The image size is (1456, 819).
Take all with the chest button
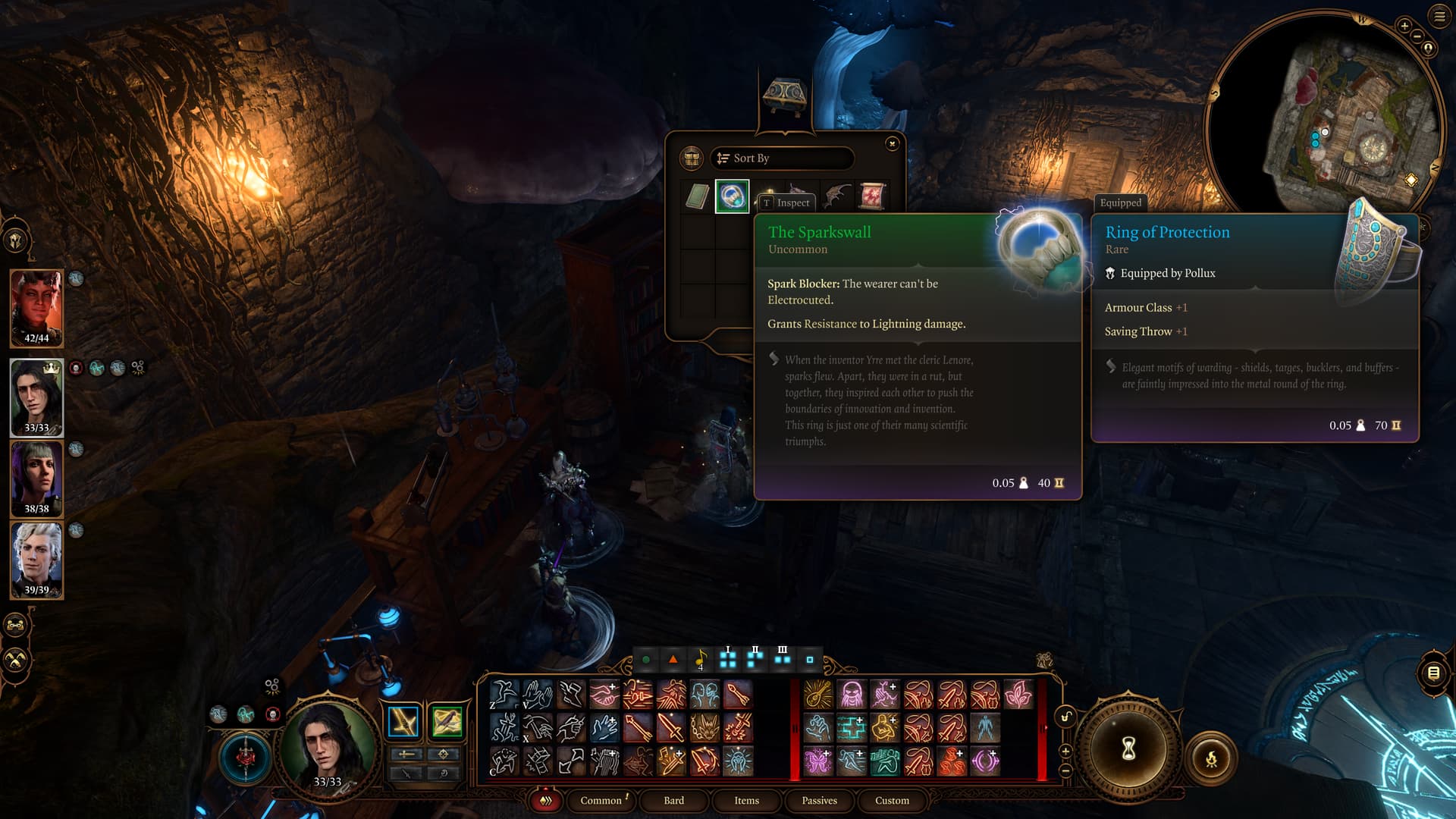point(691,158)
